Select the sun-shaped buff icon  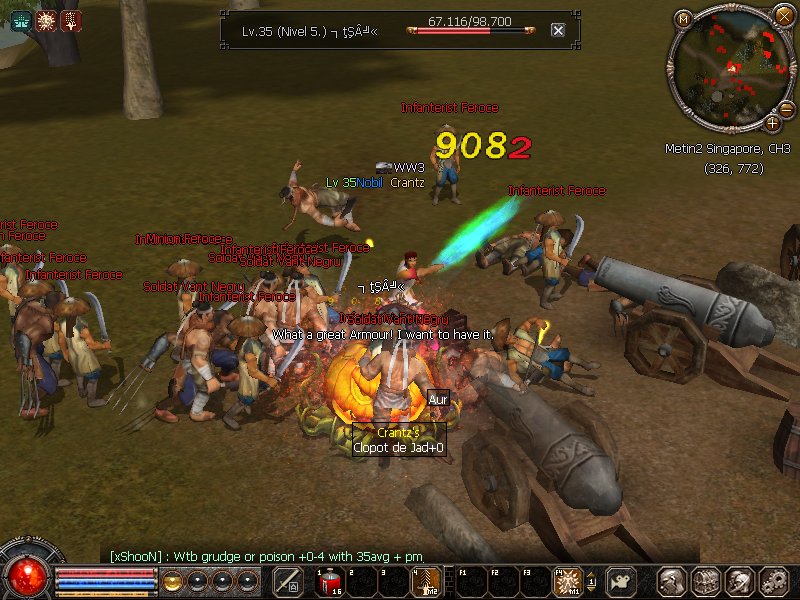click(46, 20)
